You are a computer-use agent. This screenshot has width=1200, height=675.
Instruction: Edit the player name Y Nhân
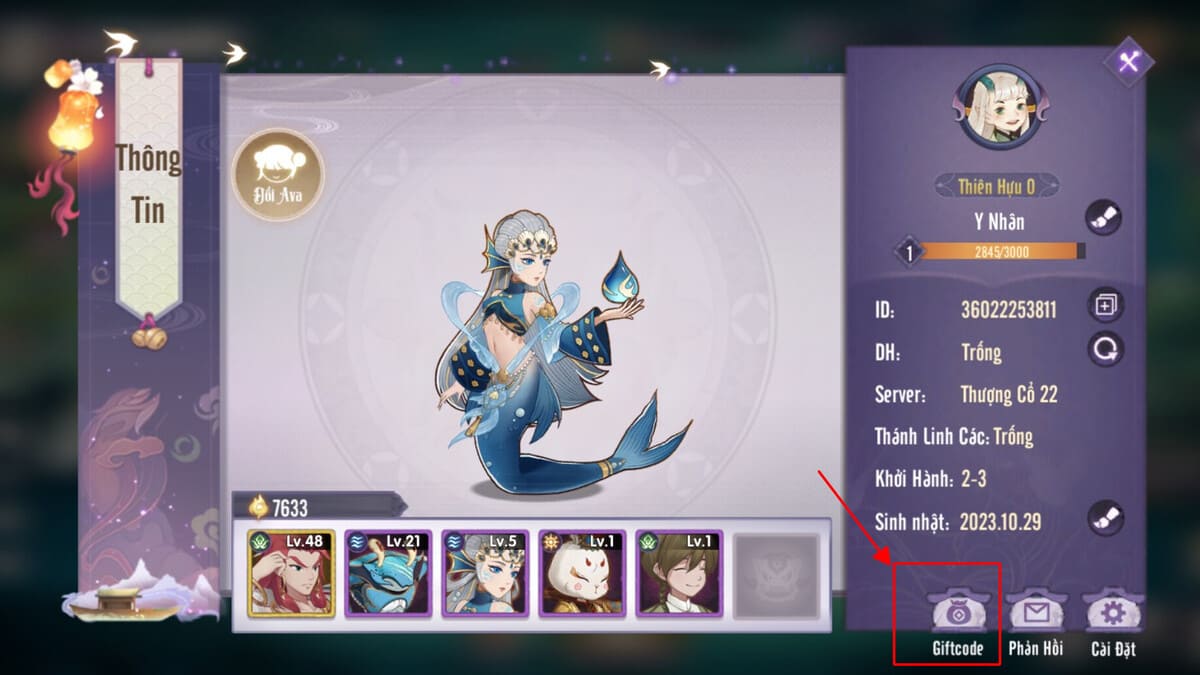pos(1104,218)
